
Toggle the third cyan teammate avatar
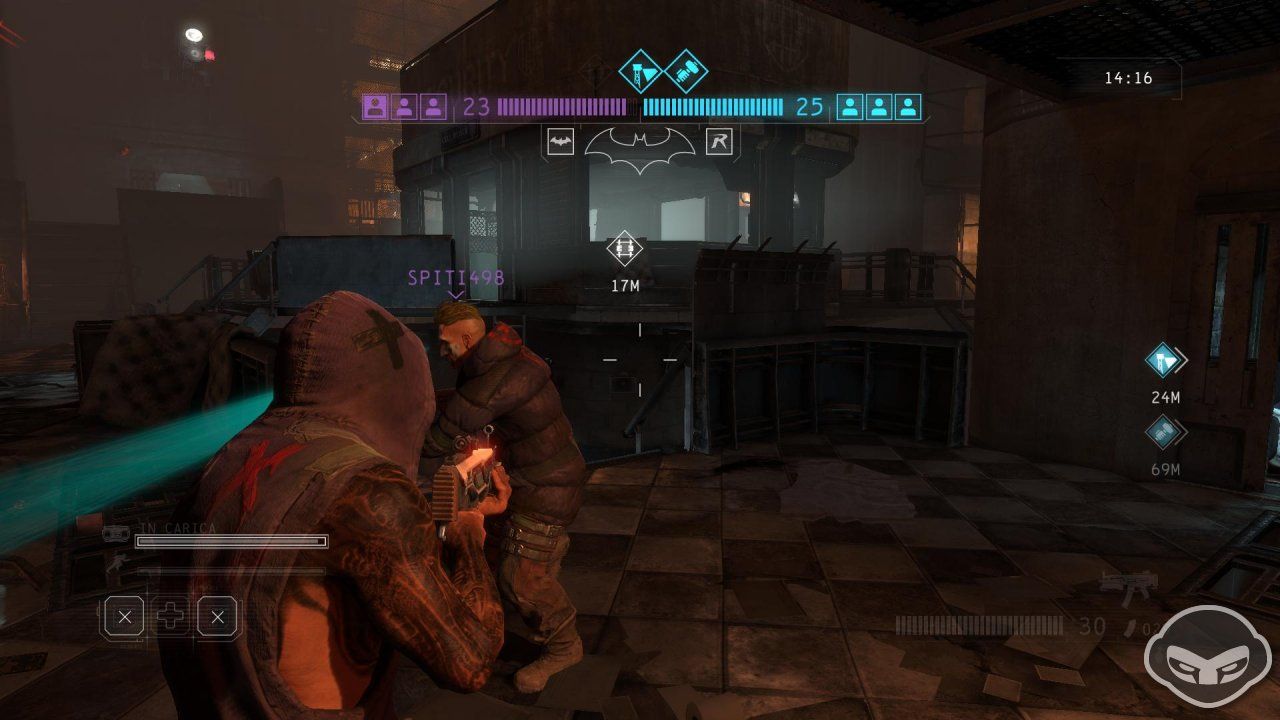click(908, 106)
